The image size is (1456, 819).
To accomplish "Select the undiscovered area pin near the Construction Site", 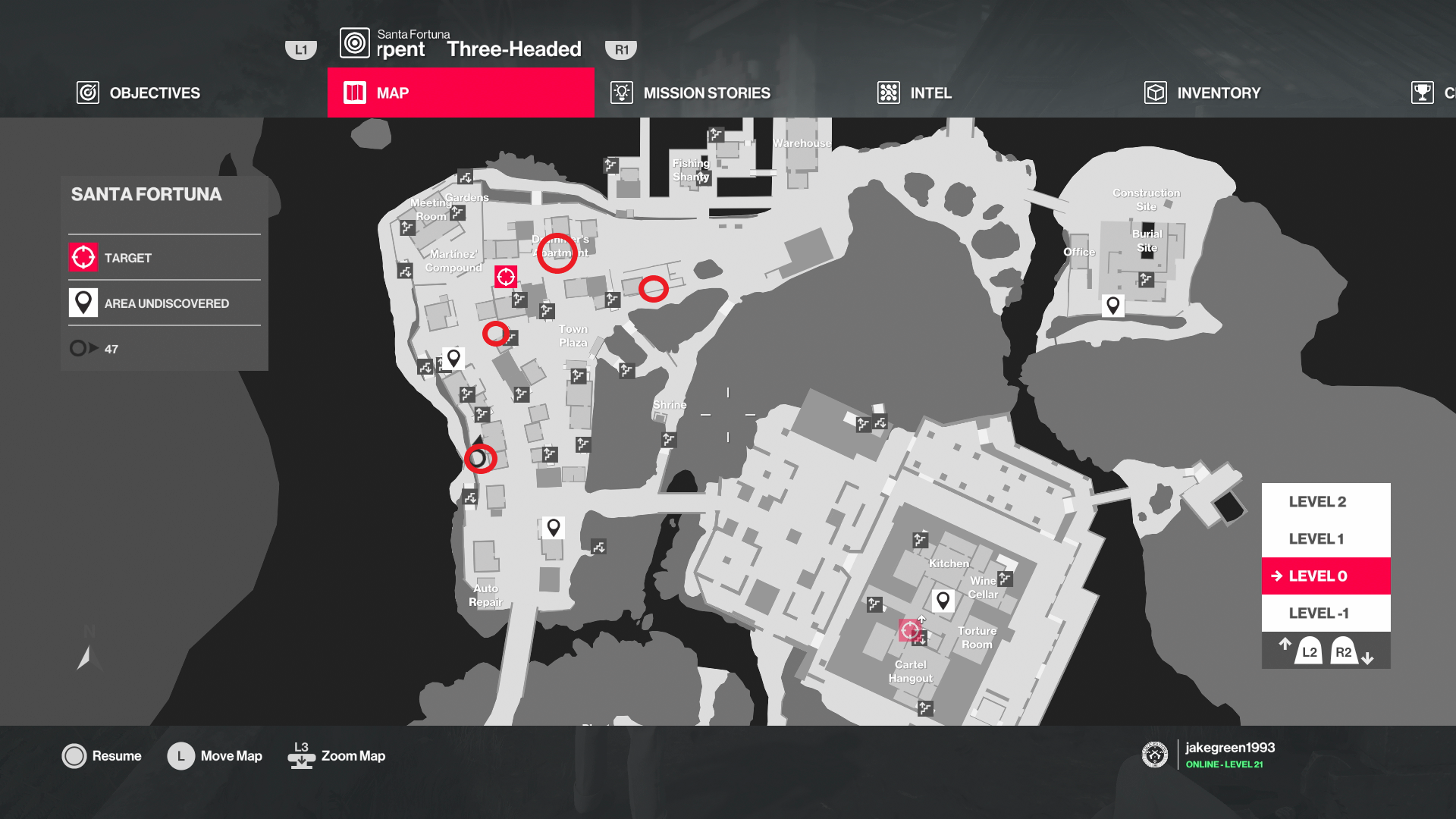I will click(x=1112, y=305).
